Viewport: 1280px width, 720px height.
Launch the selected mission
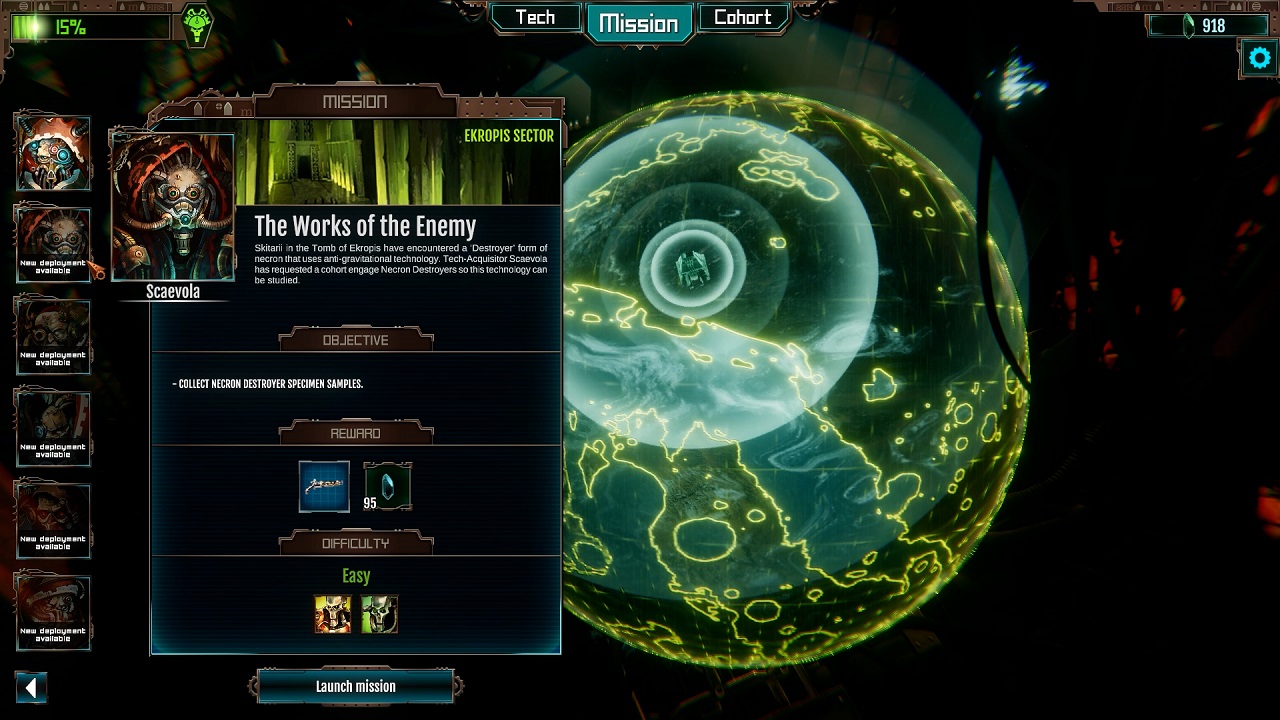[x=356, y=686]
